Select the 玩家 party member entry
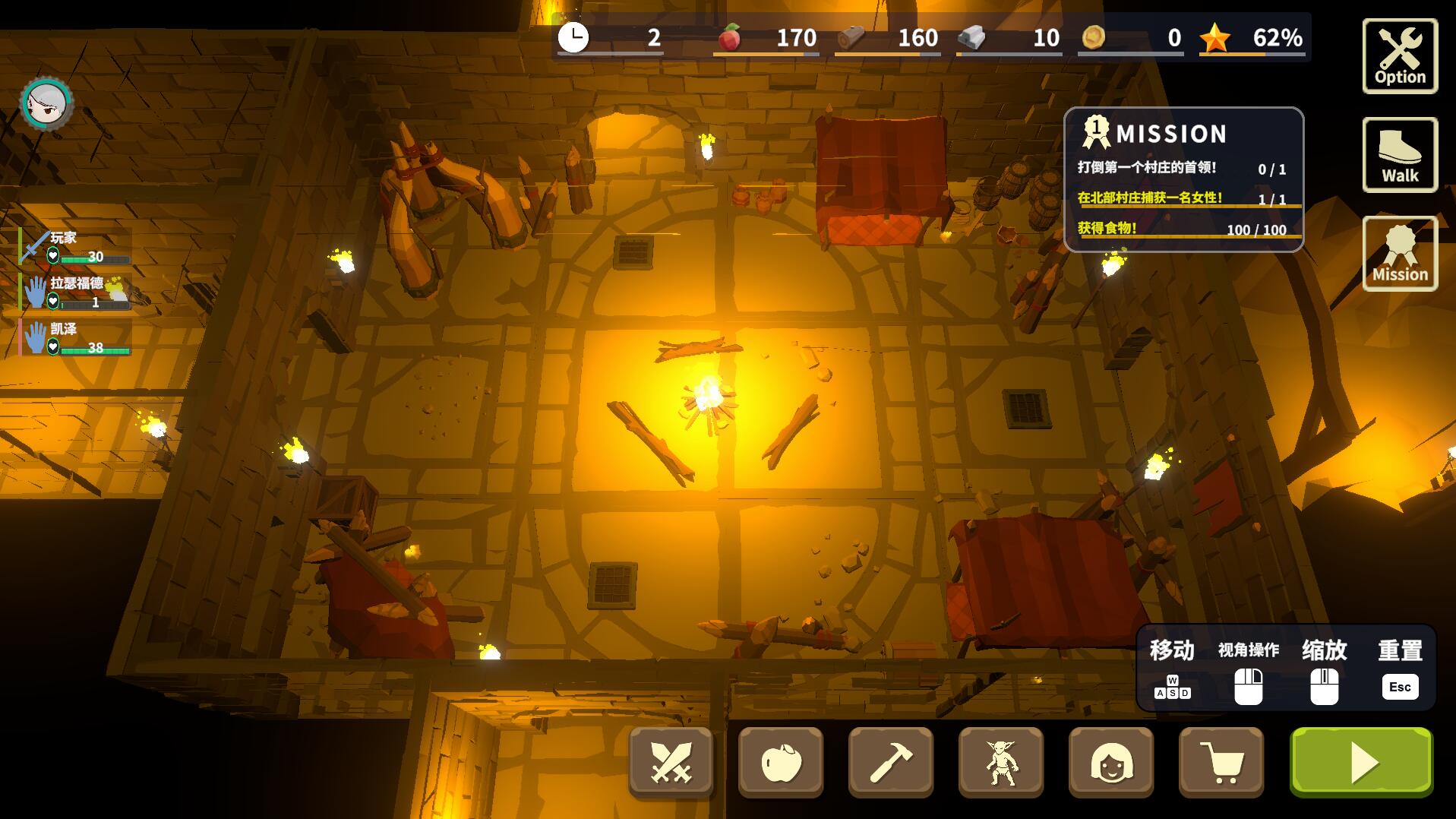 coord(75,247)
